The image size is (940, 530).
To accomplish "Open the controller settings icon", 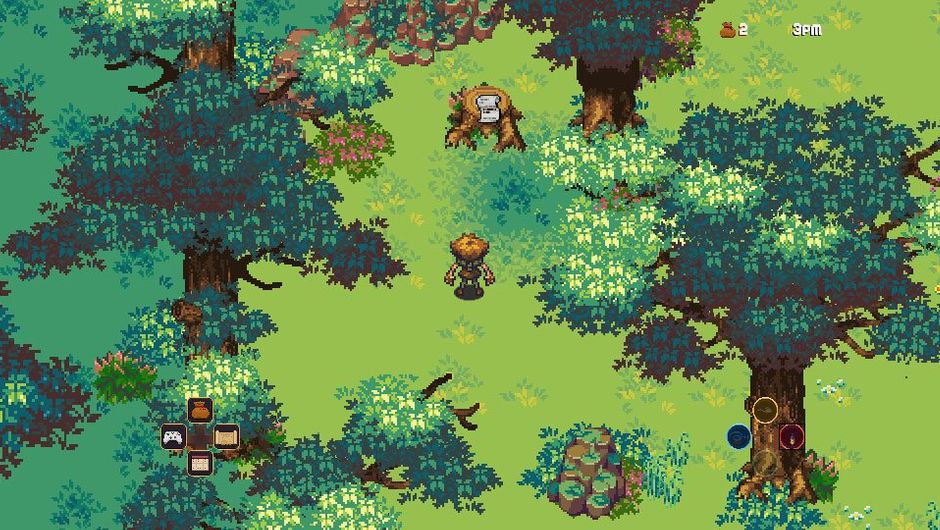I will tap(174, 437).
